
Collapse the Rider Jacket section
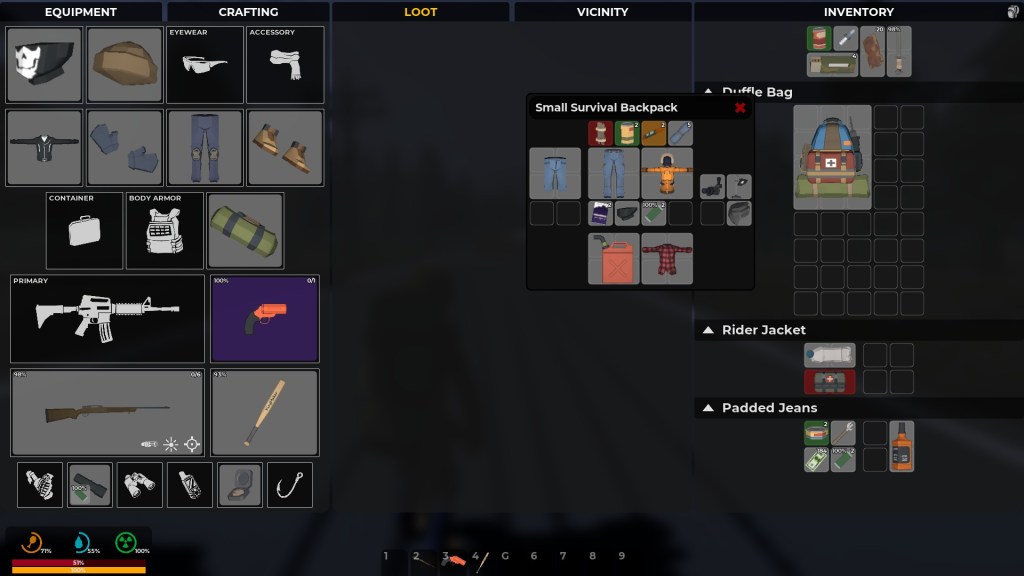[x=708, y=330]
